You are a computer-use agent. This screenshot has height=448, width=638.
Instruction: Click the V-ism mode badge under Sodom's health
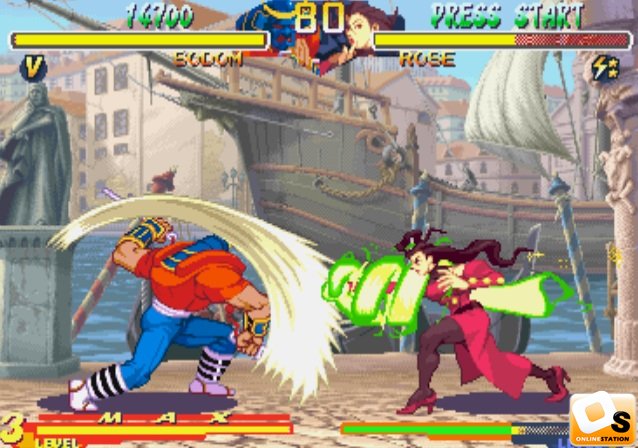[34, 68]
